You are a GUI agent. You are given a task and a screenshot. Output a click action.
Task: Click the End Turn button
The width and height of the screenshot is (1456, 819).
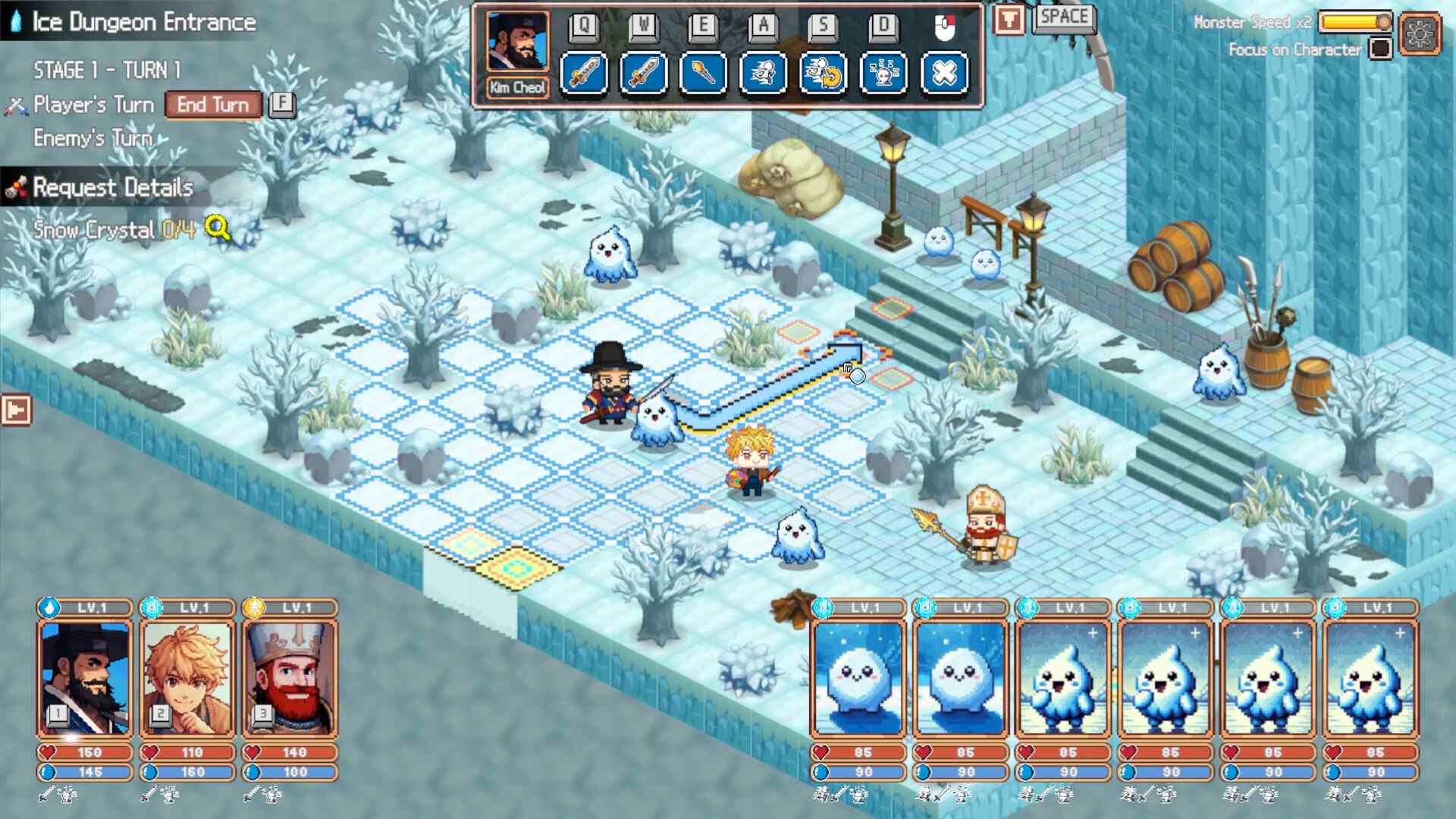[x=213, y=105]
